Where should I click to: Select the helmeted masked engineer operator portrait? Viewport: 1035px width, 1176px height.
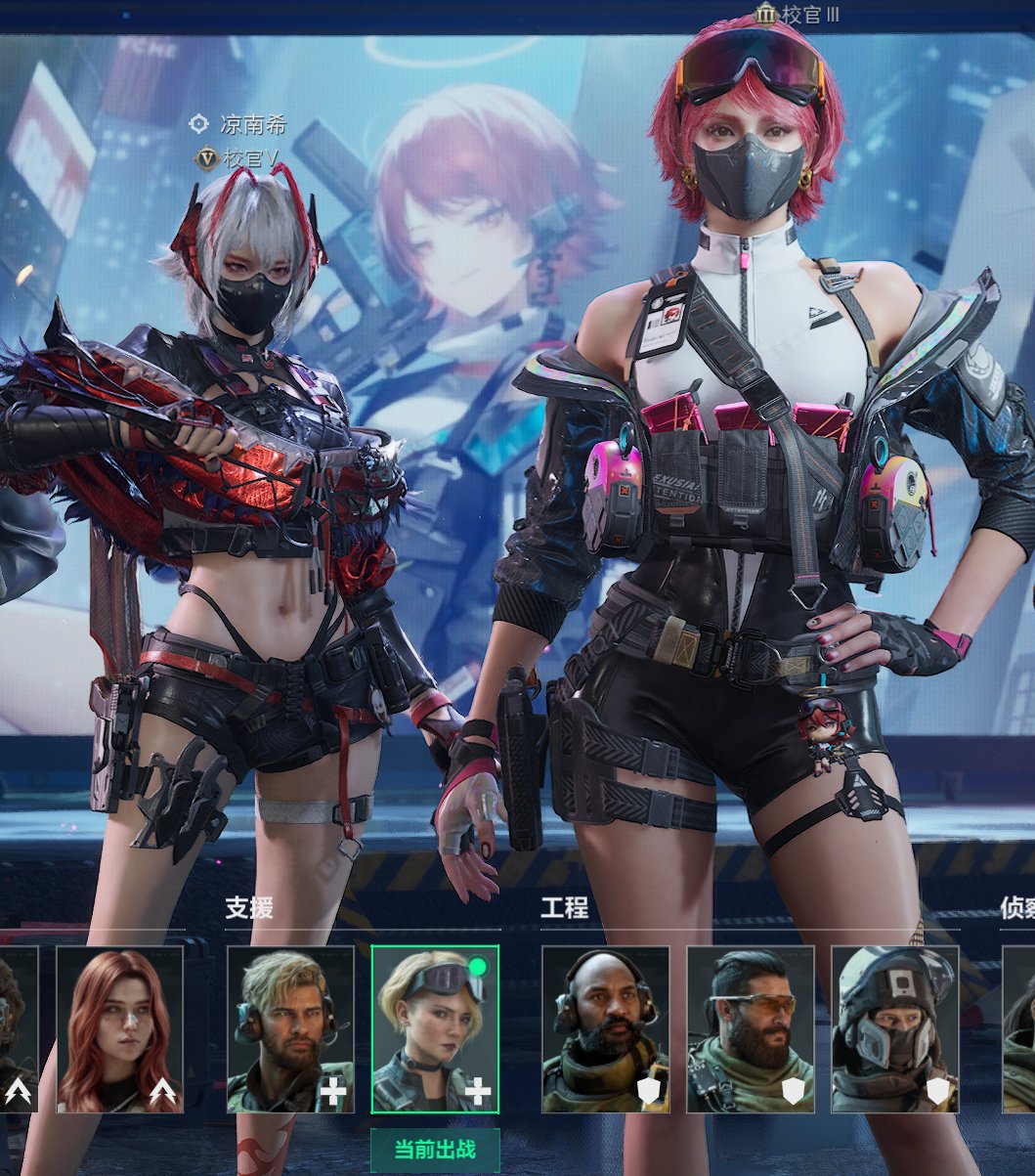[x=894, y=1028]
